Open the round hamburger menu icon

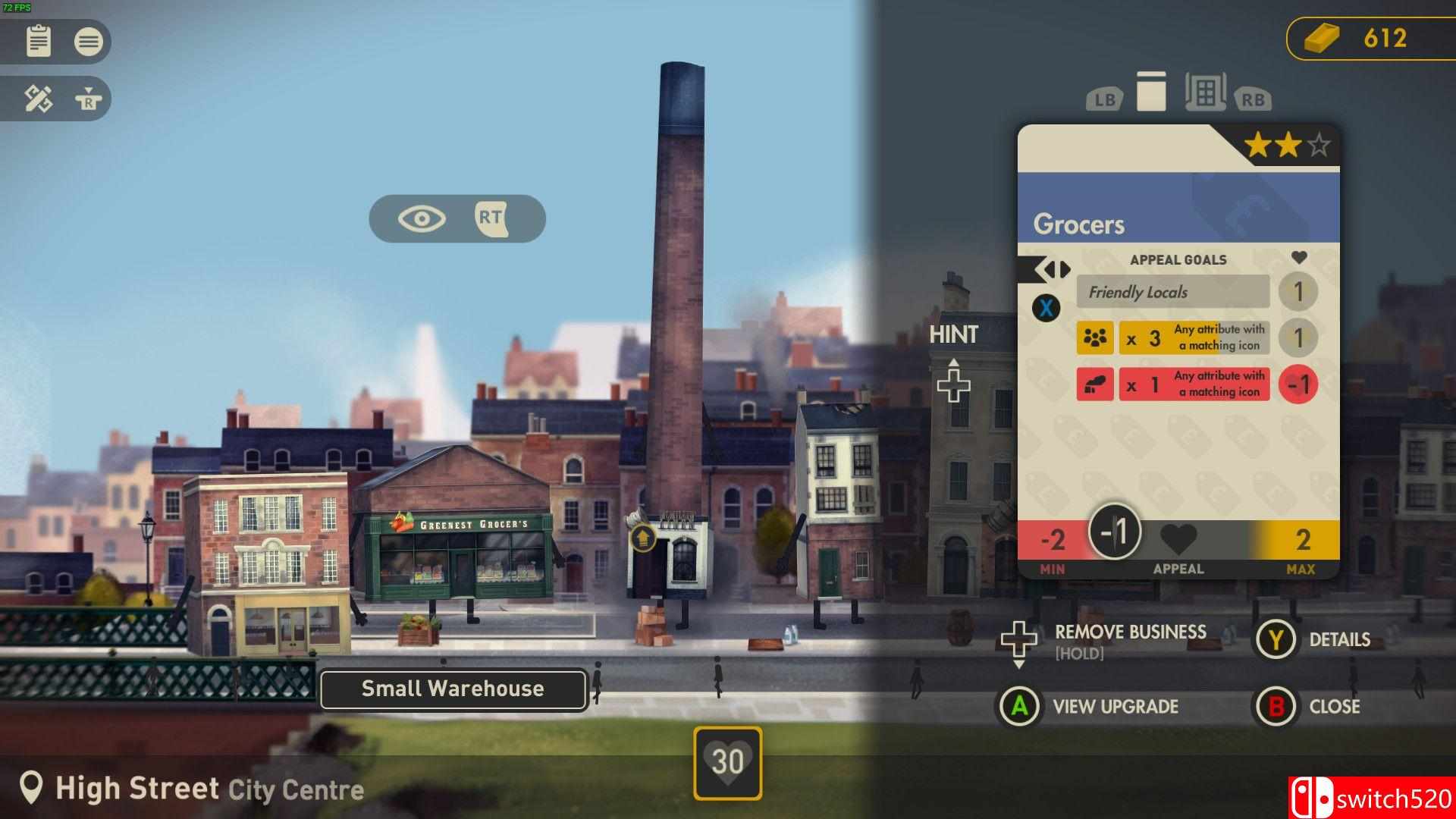(x=88, y=41)
